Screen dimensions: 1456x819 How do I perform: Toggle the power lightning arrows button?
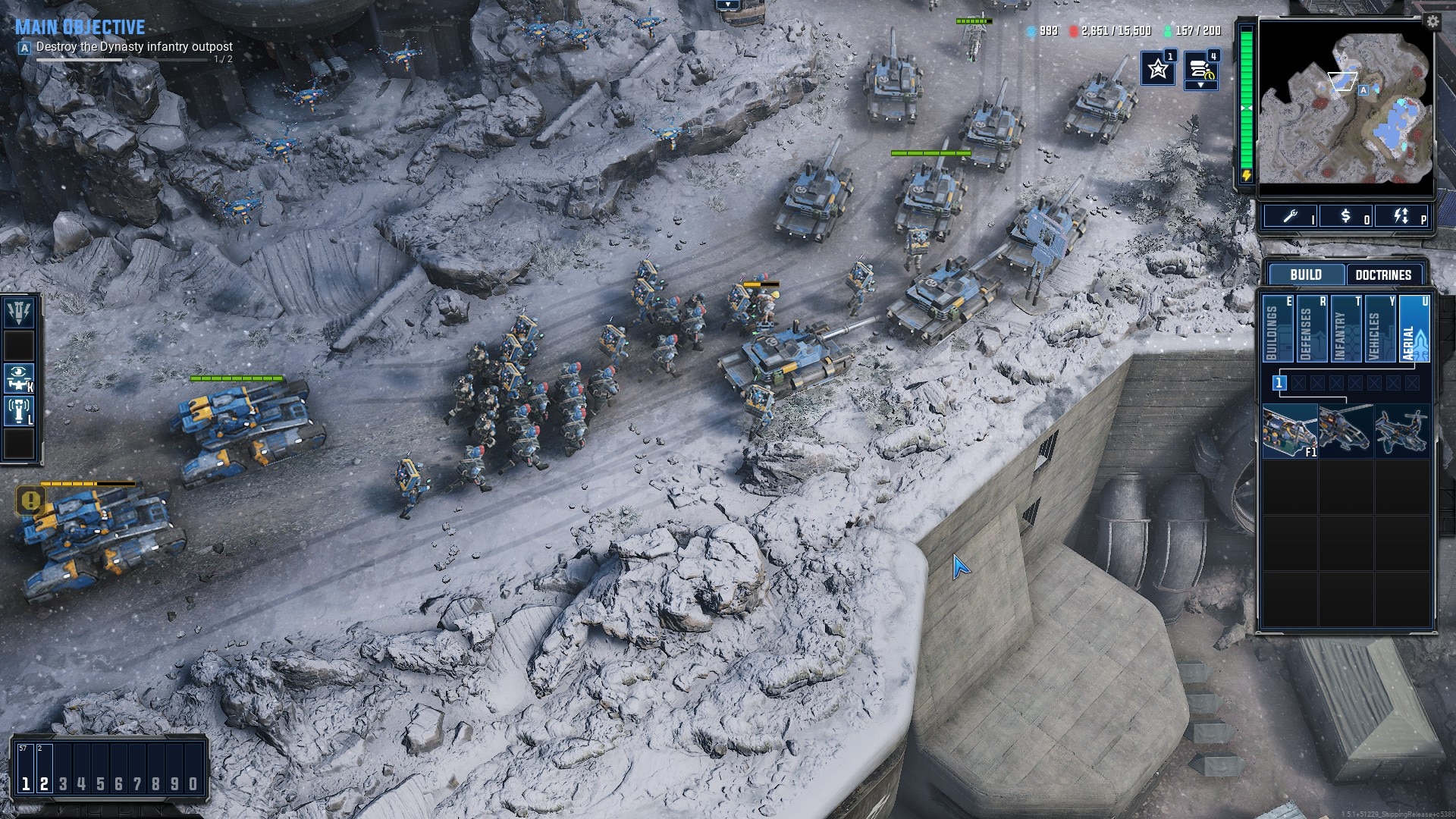(x=1401, y=217)
